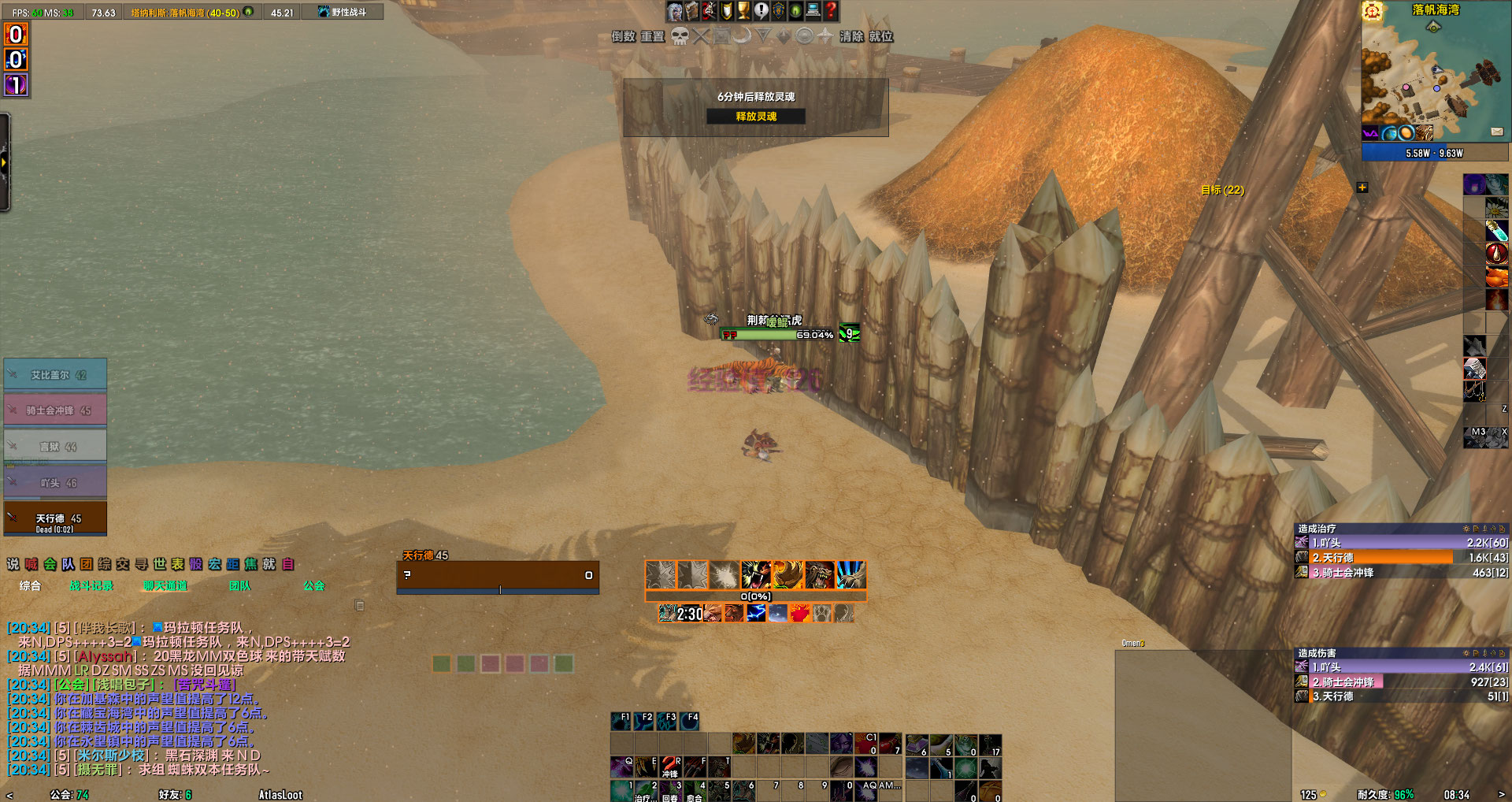The width and height of the screenshot is (1512, 802).
Task: Open the gear settings icon on 造成伤害 meter
Action: 1466,653
